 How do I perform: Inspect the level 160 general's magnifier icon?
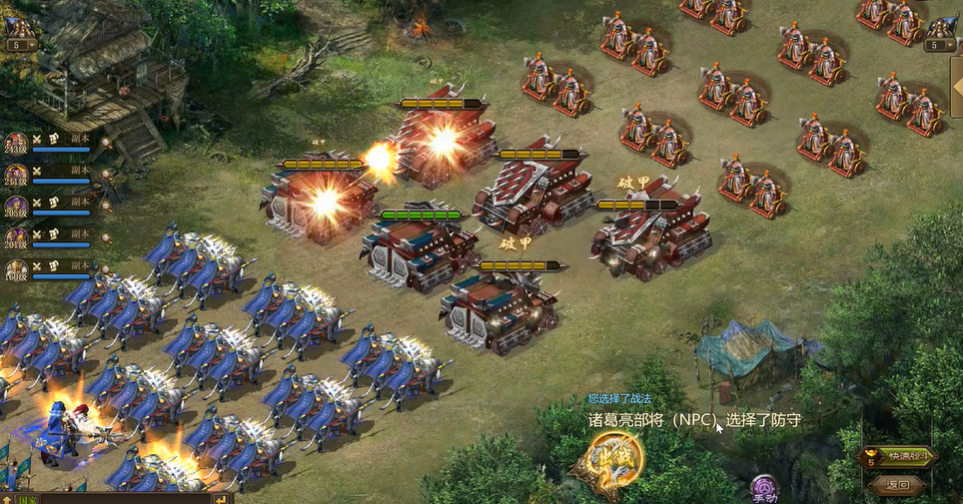(x=105, y=268)
